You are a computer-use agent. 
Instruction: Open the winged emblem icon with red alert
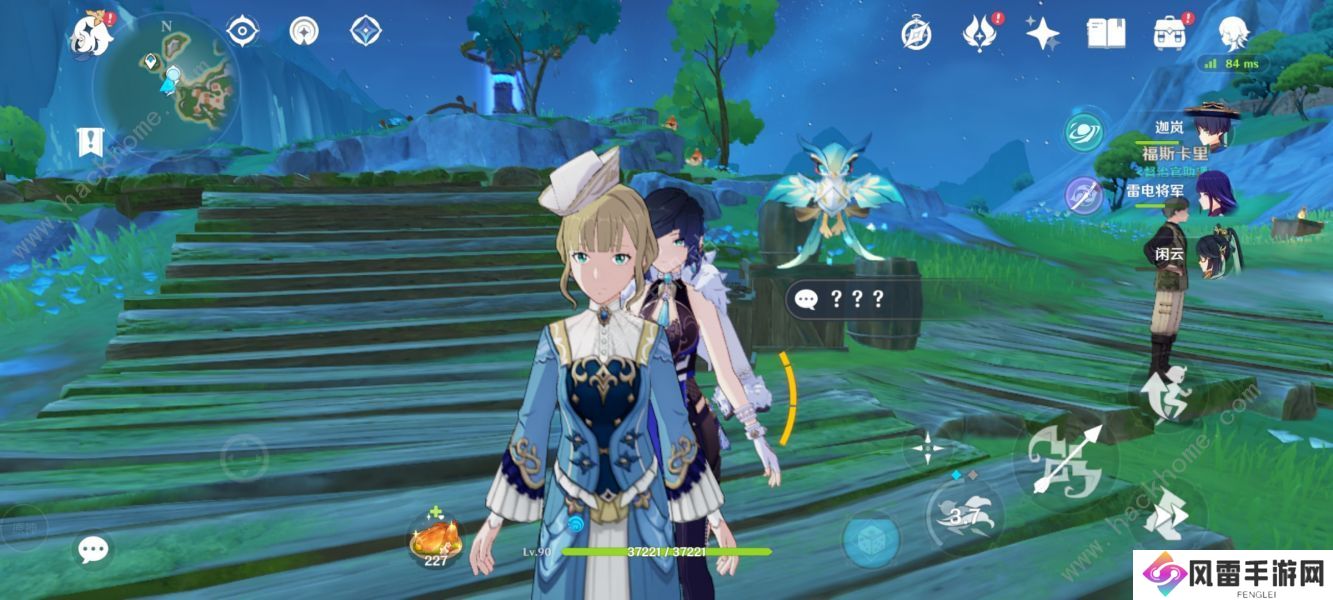(x=980, y=34)
